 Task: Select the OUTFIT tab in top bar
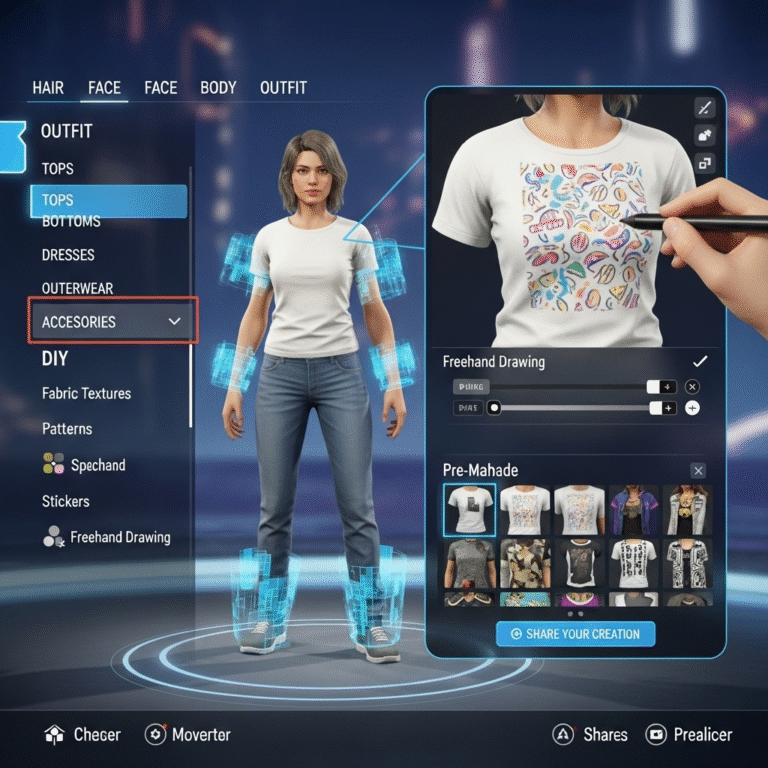pos(283,88)
